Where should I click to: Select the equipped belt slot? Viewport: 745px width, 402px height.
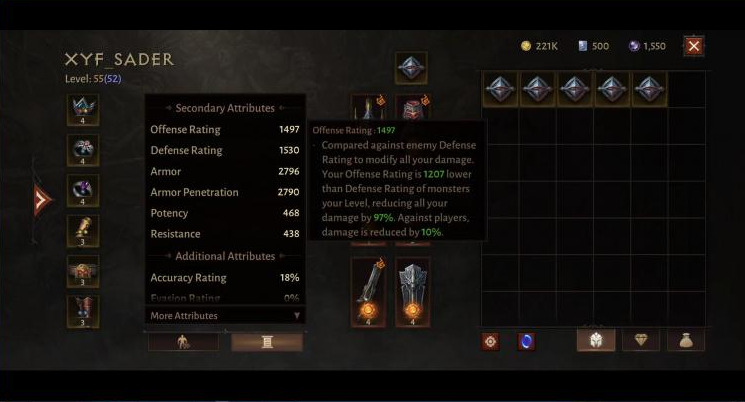(x=83, y=271)
